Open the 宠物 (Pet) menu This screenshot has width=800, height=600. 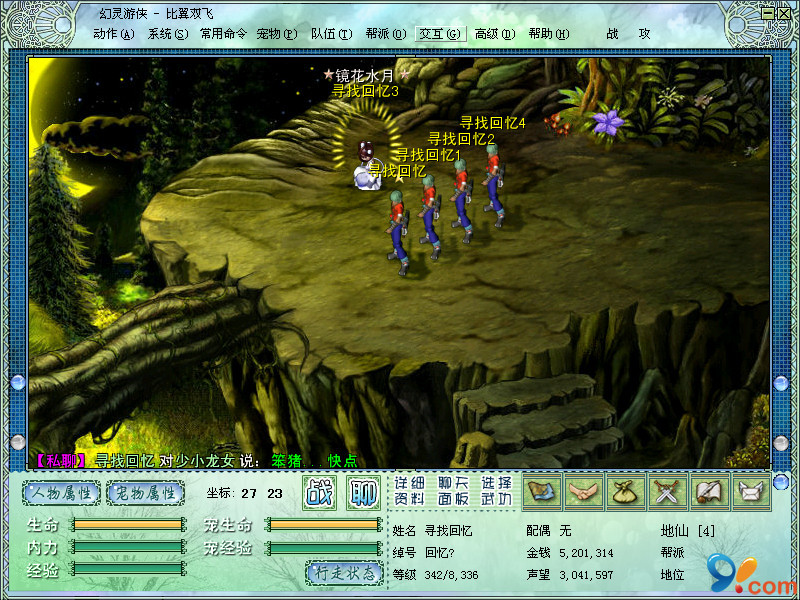click(277, 33)
